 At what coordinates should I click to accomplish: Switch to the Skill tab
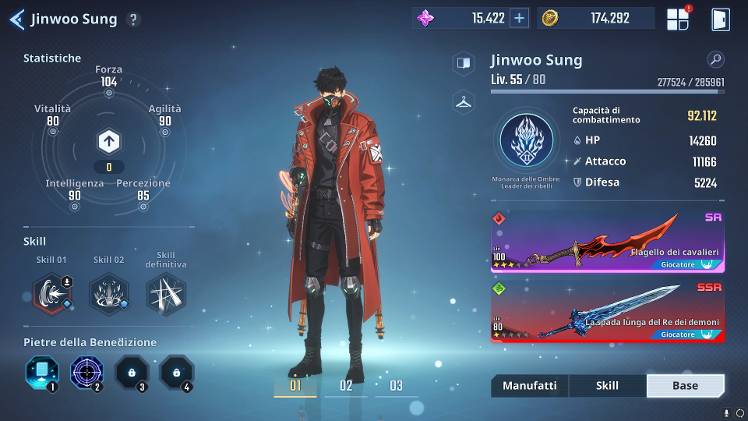607,385
